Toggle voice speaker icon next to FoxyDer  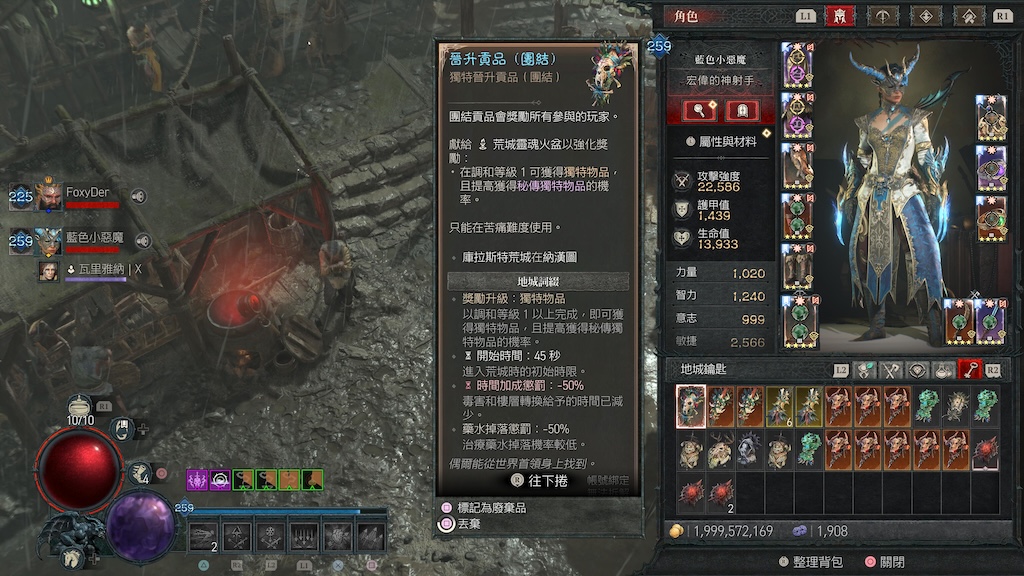coord(139,196)
